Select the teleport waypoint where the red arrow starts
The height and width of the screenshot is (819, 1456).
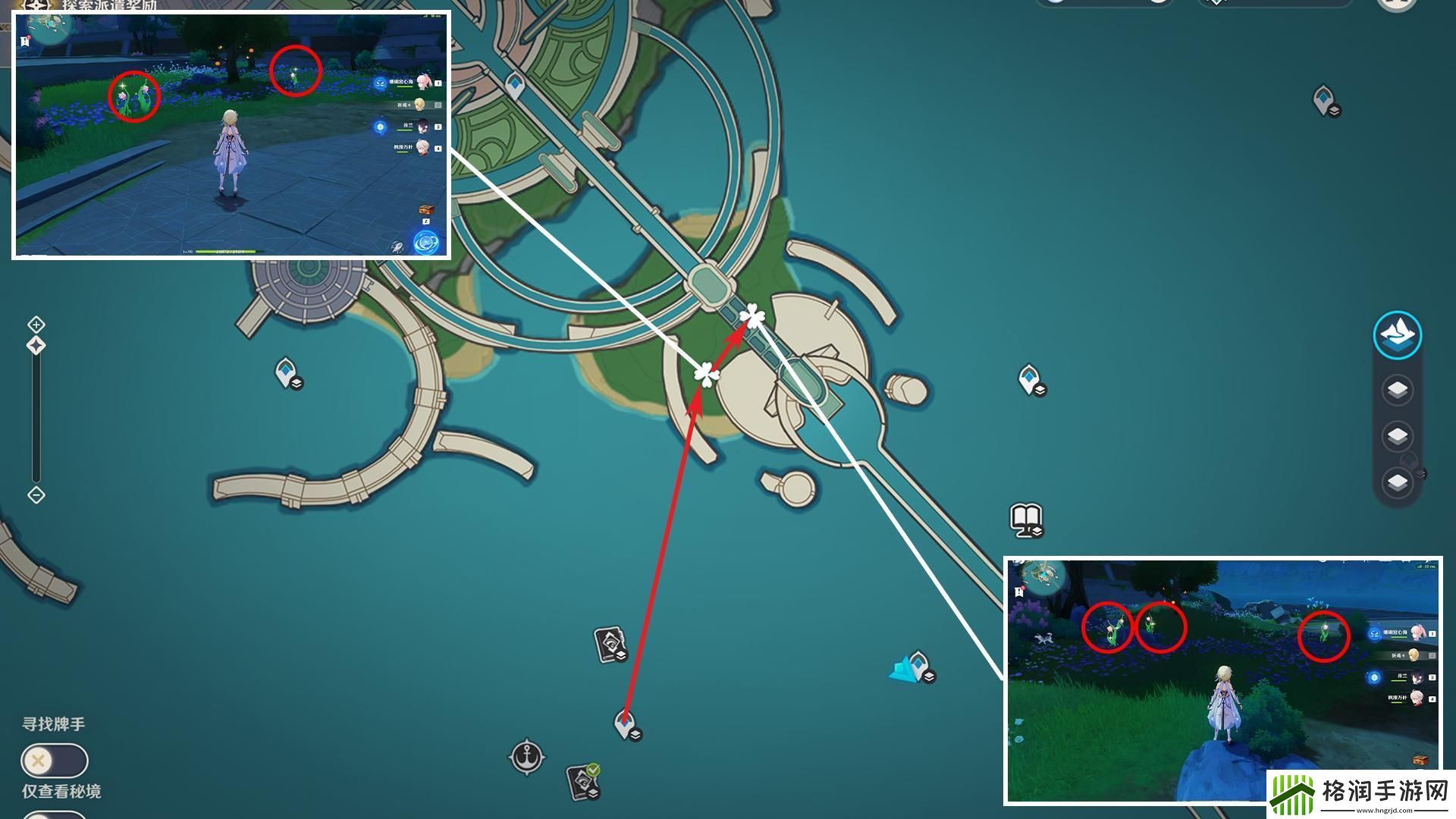pos(626,724)
